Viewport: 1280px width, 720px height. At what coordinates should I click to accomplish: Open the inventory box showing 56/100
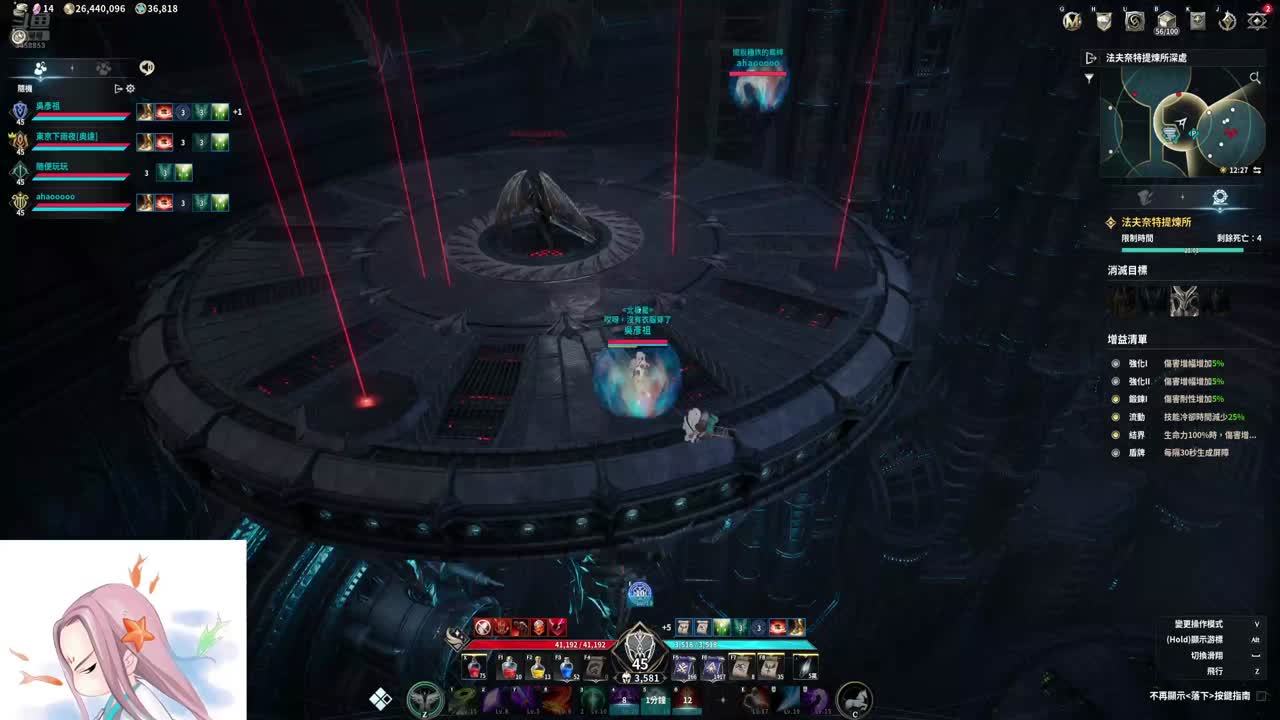coord(1165,20)
